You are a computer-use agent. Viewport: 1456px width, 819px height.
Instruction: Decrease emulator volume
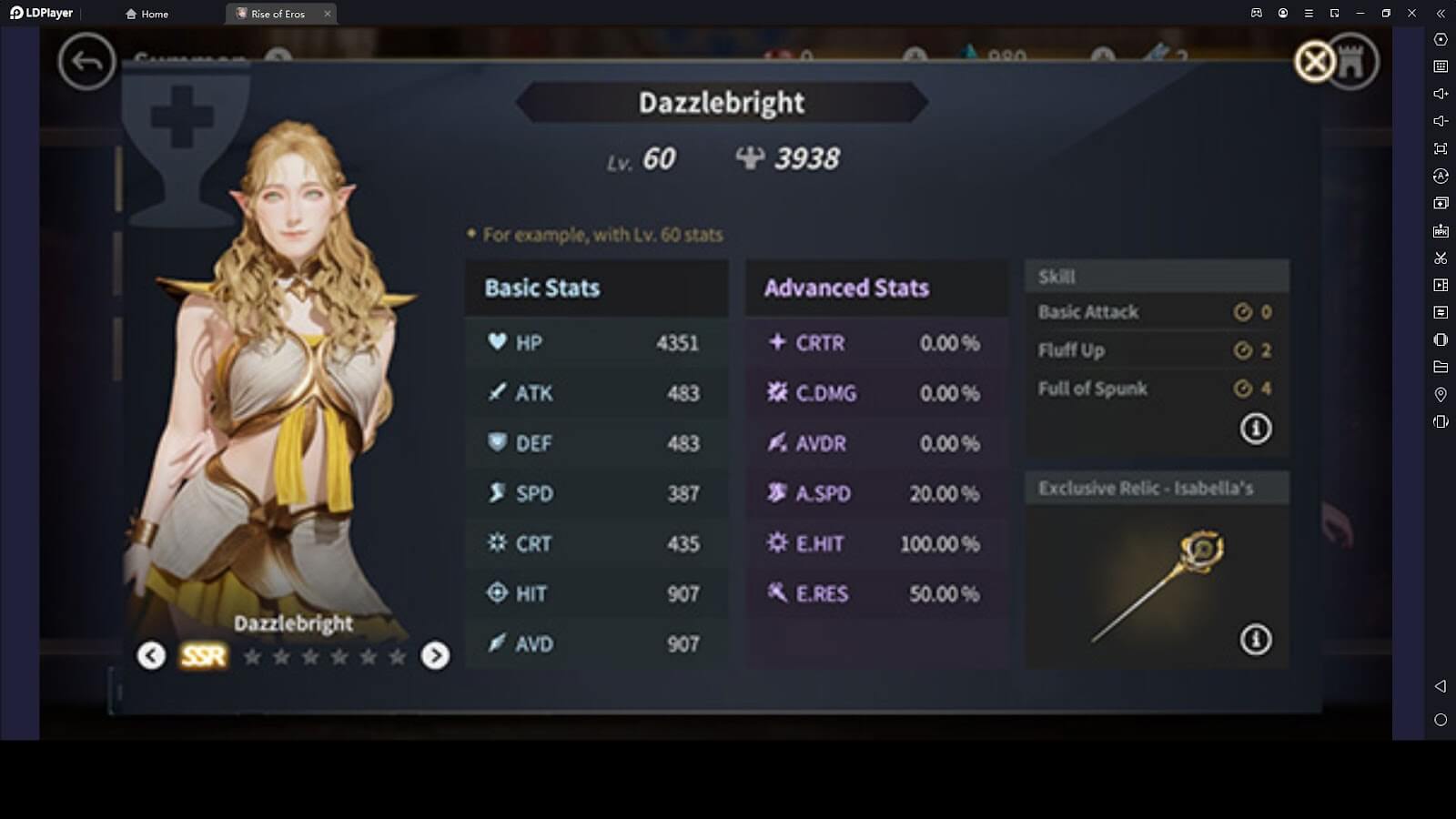1441,120
